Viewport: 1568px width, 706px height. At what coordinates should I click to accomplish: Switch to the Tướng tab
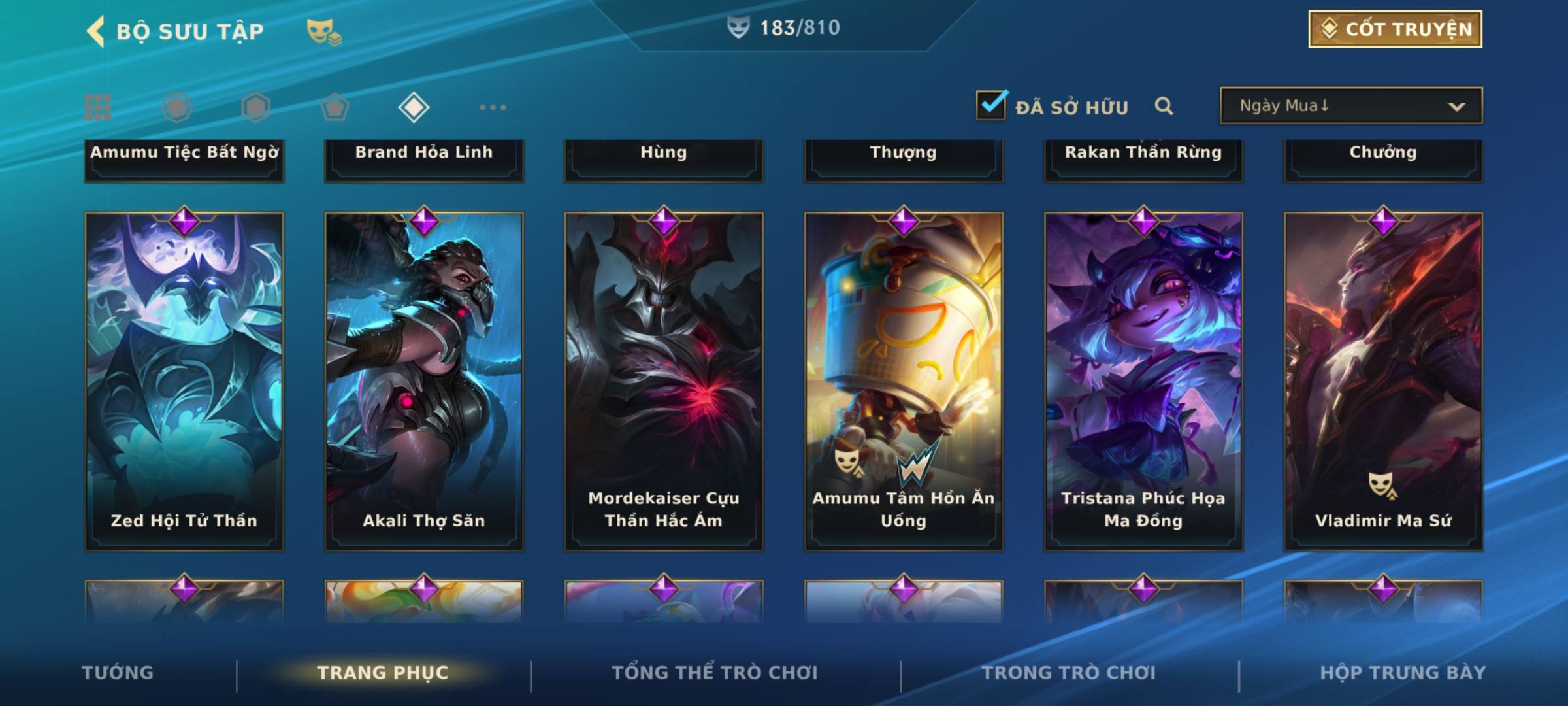(118, 673)
